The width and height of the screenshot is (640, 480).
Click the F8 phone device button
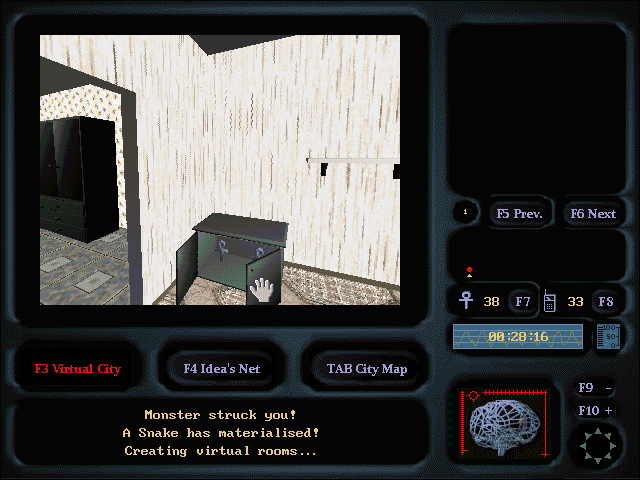point(605,300)
